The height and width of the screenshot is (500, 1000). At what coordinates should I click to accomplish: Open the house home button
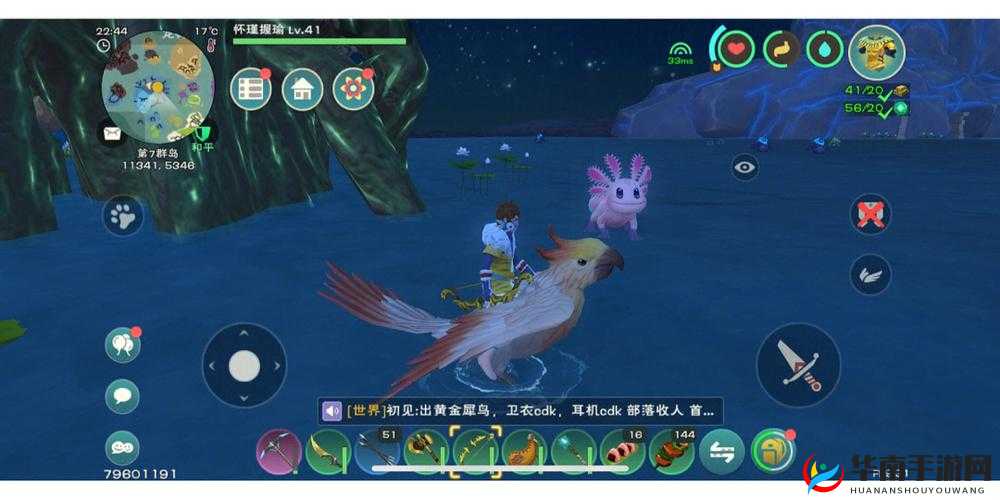[302, 90]
